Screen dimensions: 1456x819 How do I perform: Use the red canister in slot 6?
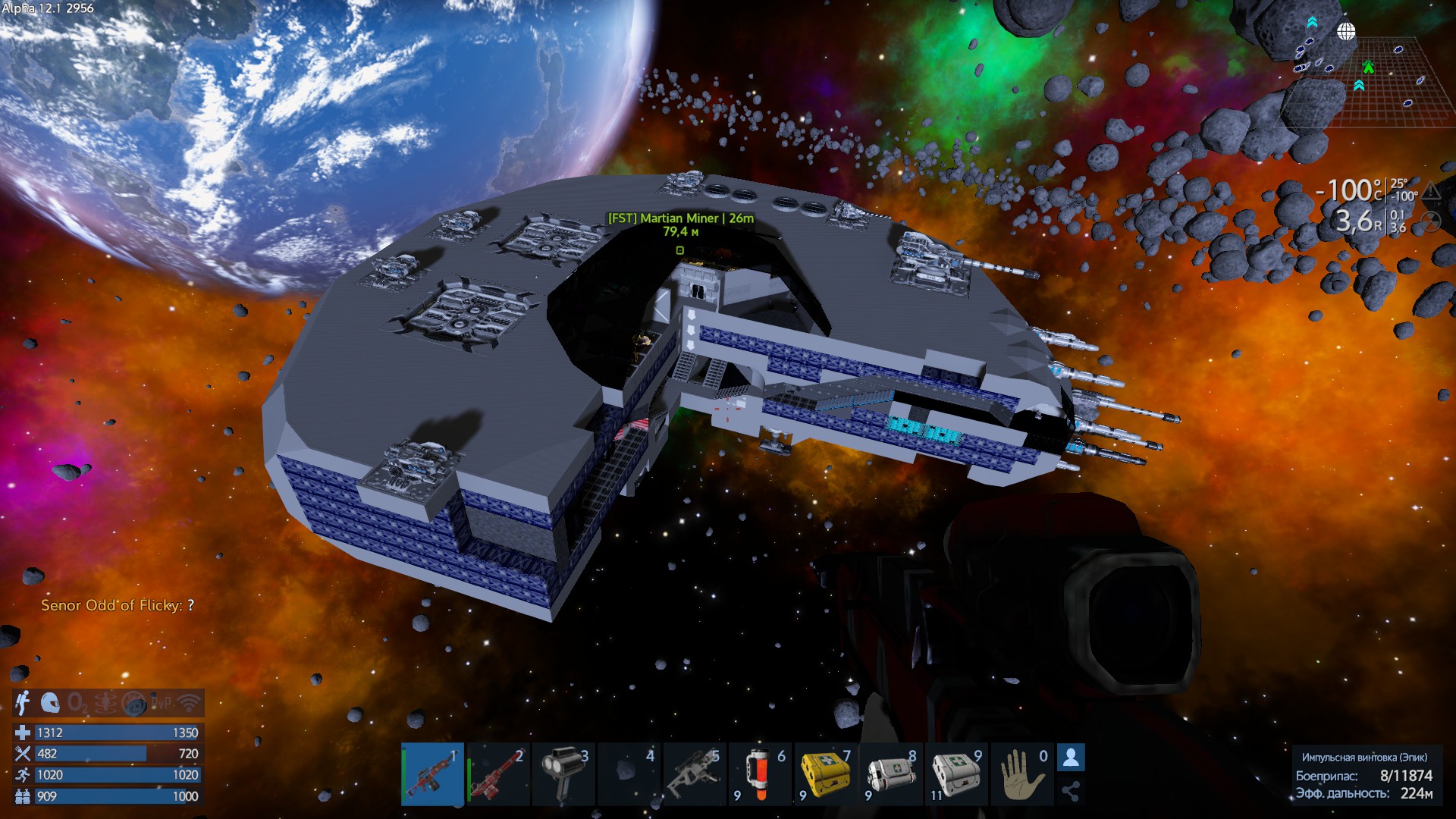tap(761, 774)
